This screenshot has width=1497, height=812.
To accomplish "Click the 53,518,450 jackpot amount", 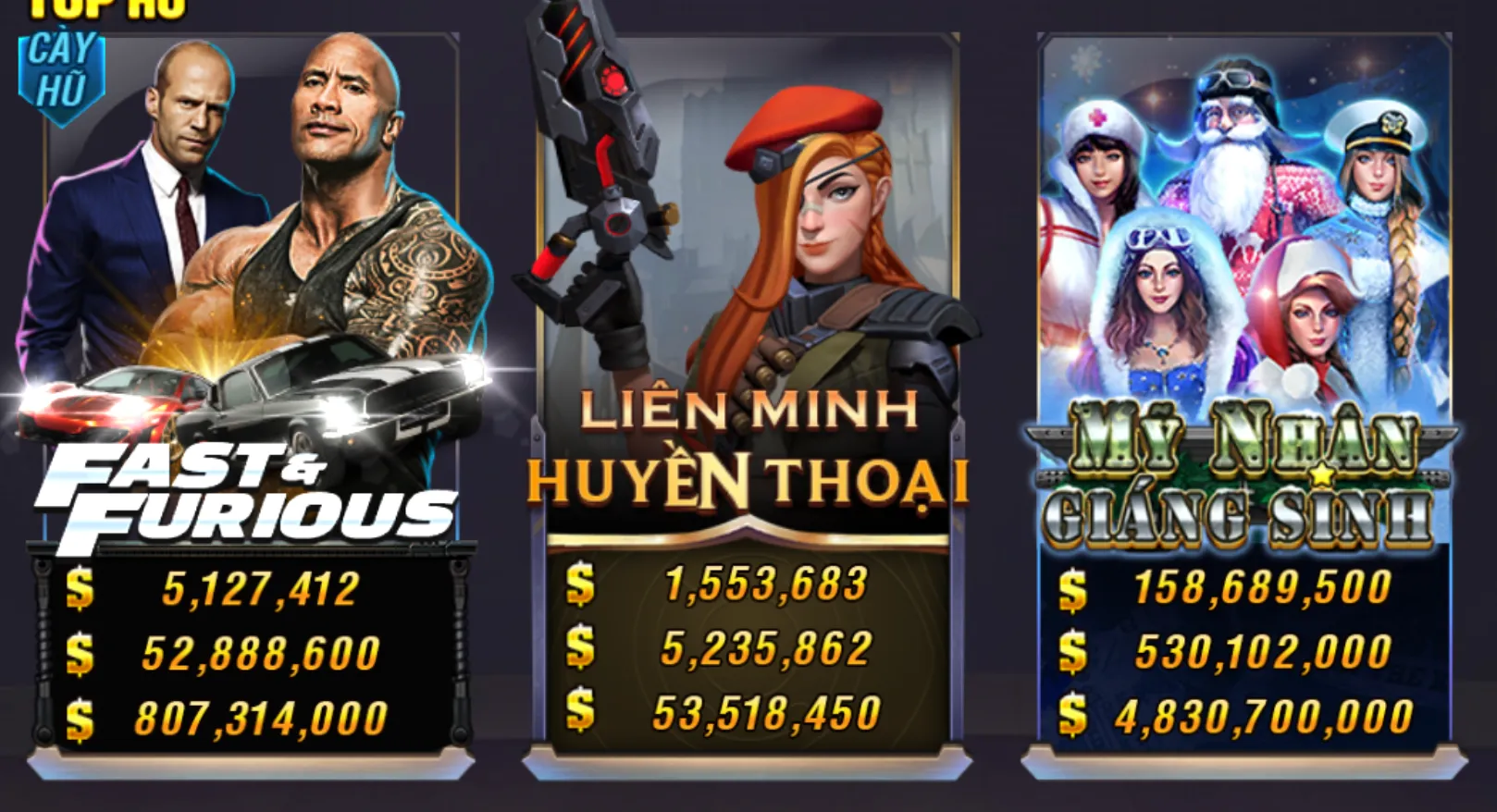I will pos(768,713).
